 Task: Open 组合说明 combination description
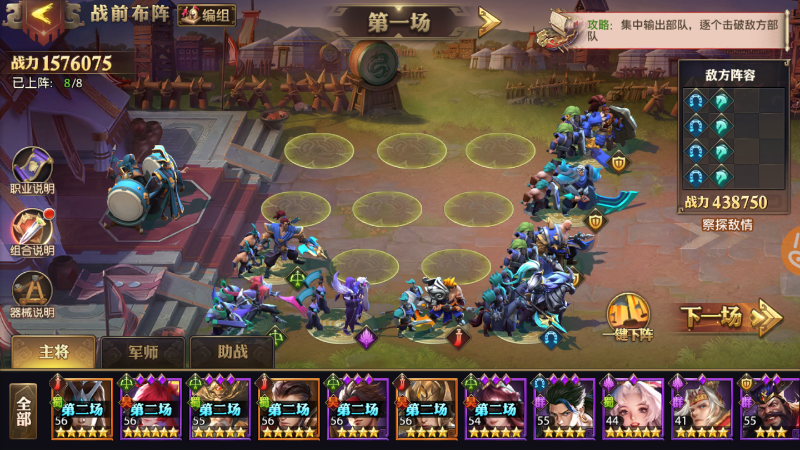point(33,232)
